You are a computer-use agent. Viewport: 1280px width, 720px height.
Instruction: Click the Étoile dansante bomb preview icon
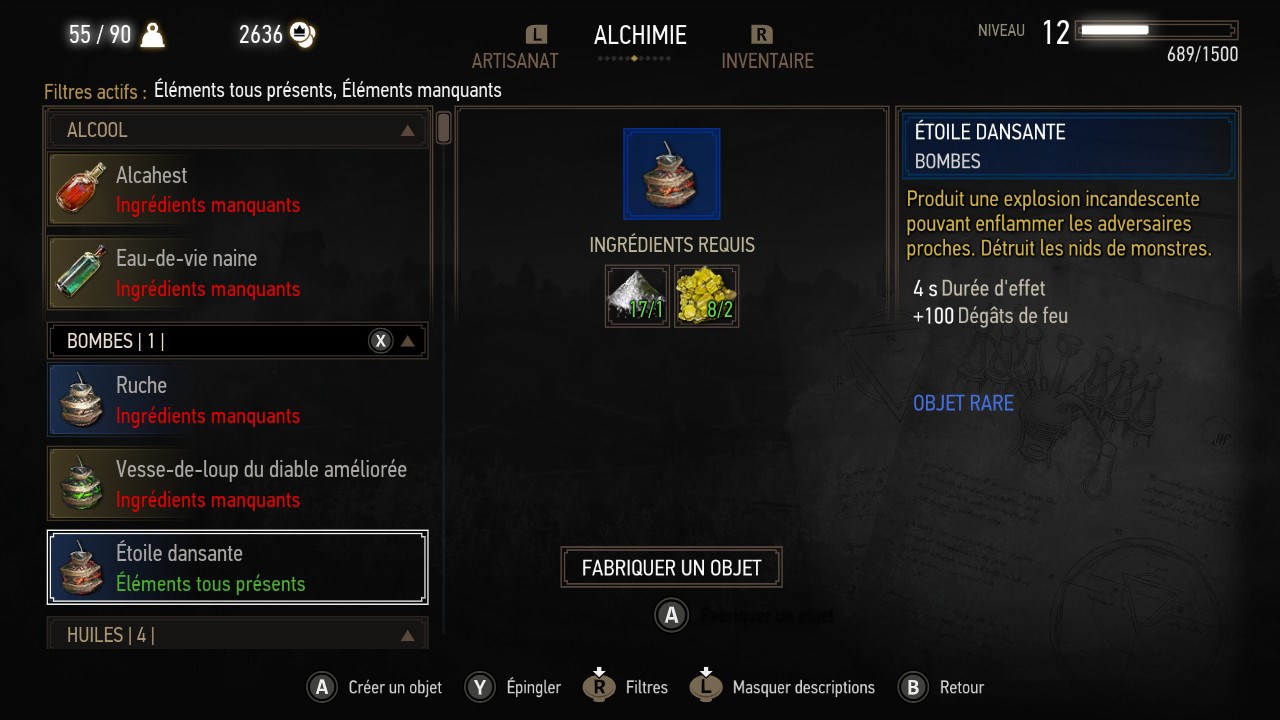pos(671,174)
